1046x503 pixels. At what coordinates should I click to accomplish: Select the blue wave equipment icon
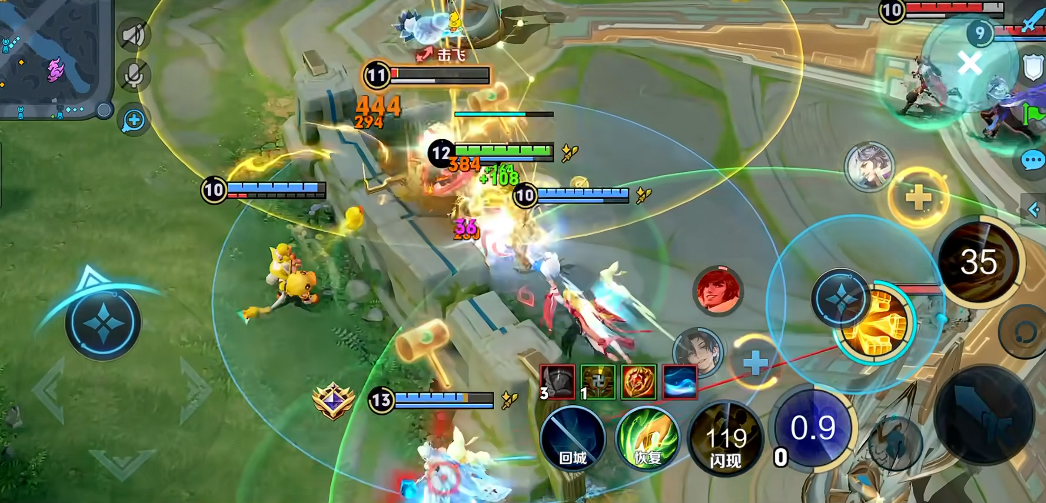point(680,380)
